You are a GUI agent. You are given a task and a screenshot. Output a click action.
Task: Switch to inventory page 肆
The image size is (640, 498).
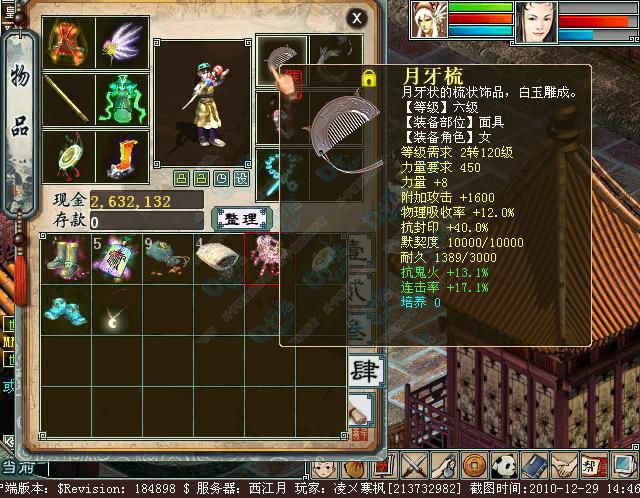pyautogui.click(x=364, y=370)
